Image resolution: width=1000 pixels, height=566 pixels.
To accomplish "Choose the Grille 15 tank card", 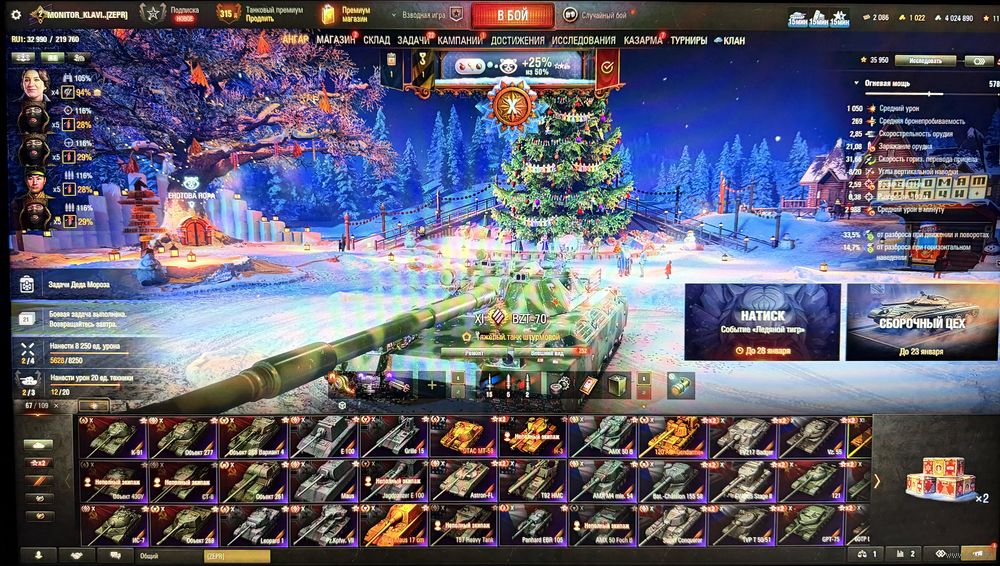I will [x=394, y=437].
